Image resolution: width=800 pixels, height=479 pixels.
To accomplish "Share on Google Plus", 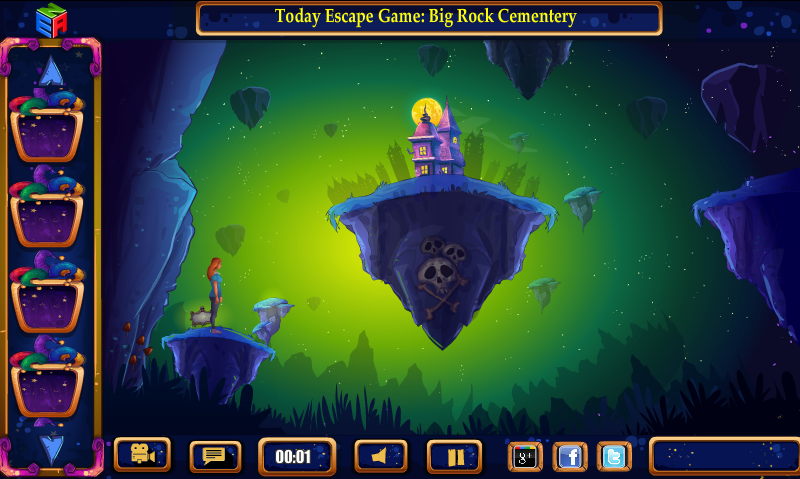I will (525, 456).
